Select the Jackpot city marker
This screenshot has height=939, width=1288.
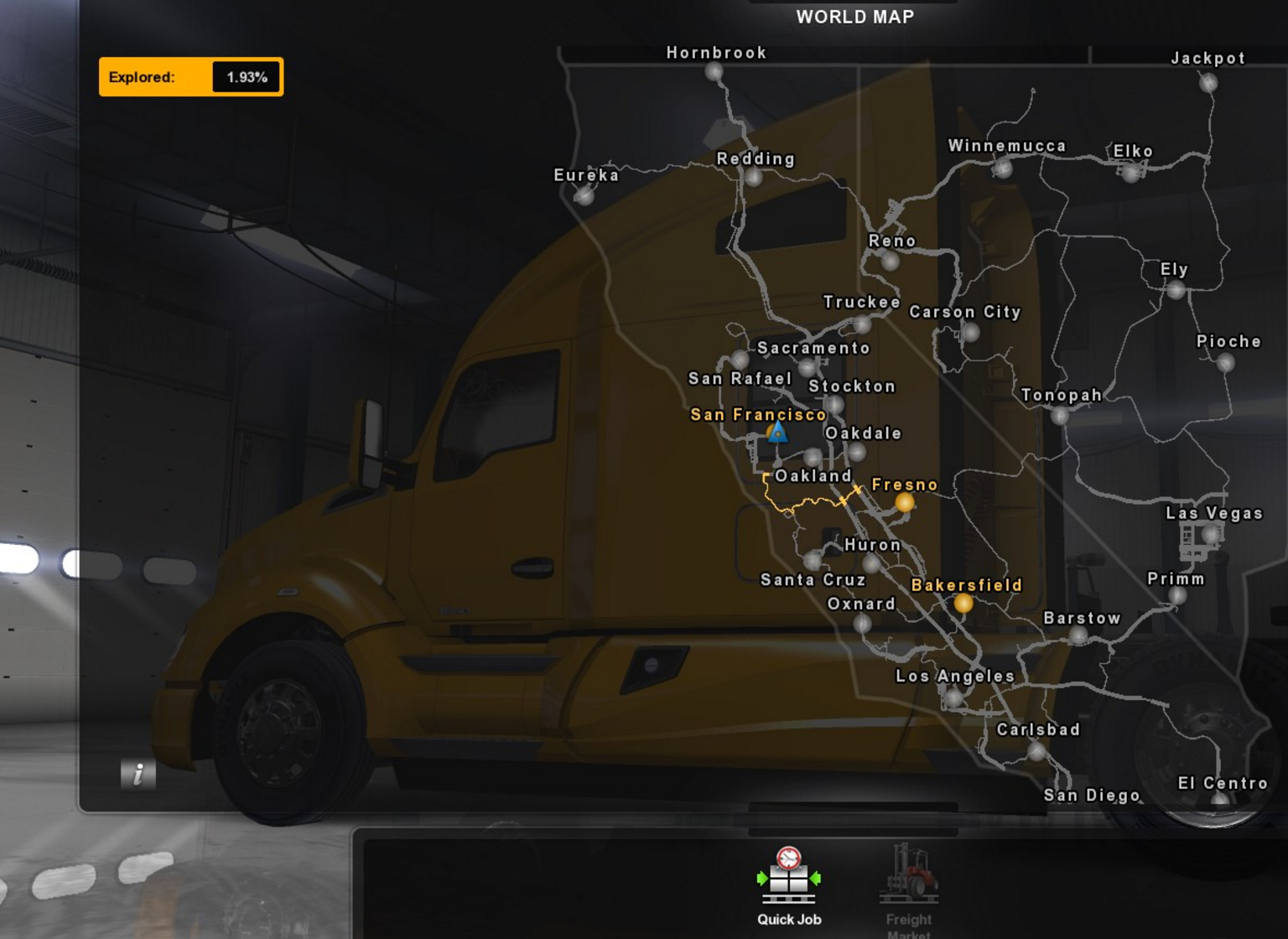[x=1207, y=82]
